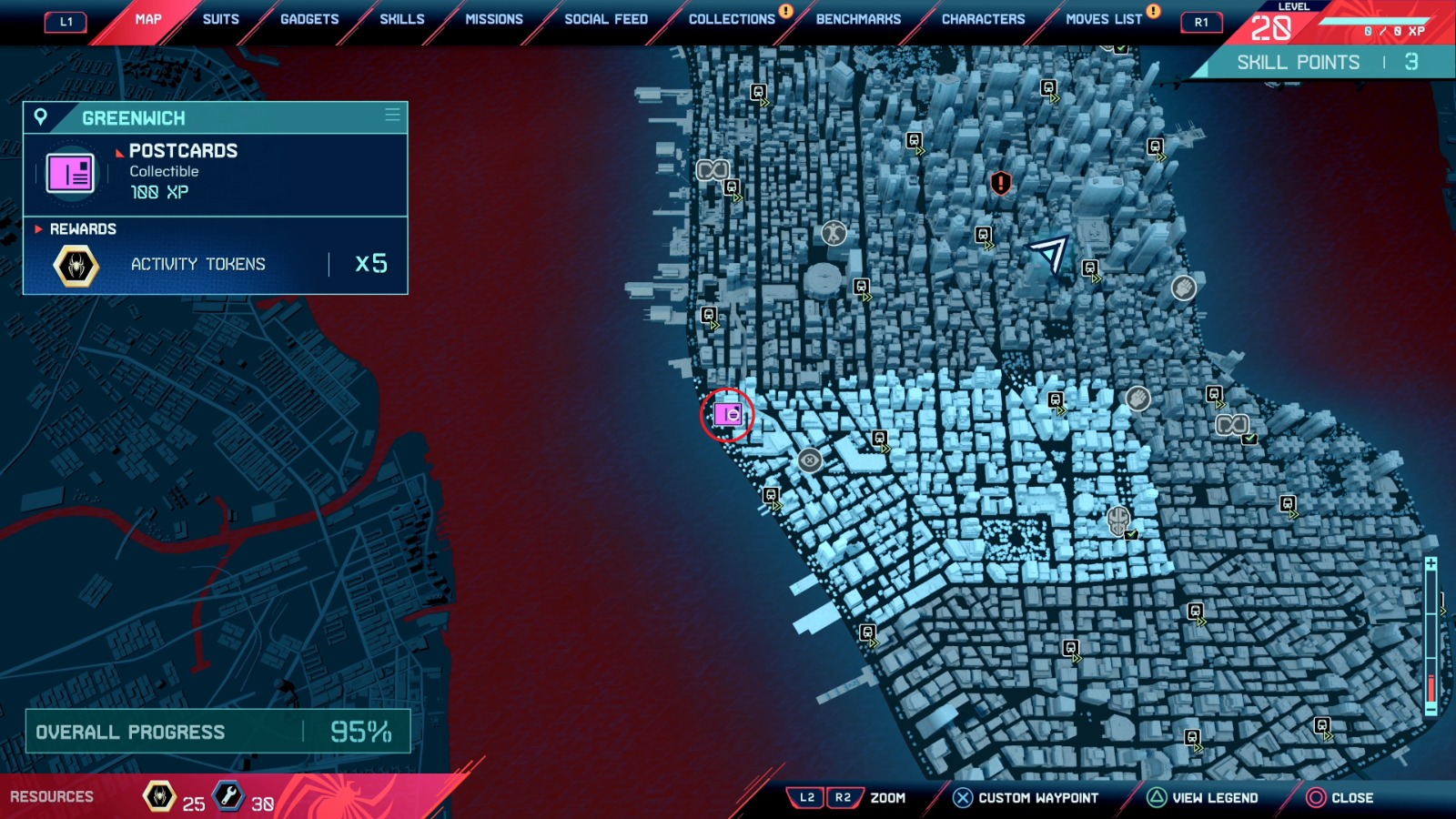Image resolution: width=1456 pixels, height=819 pixels.
Task: Select the Skills tab
Action: click(401, 19)
